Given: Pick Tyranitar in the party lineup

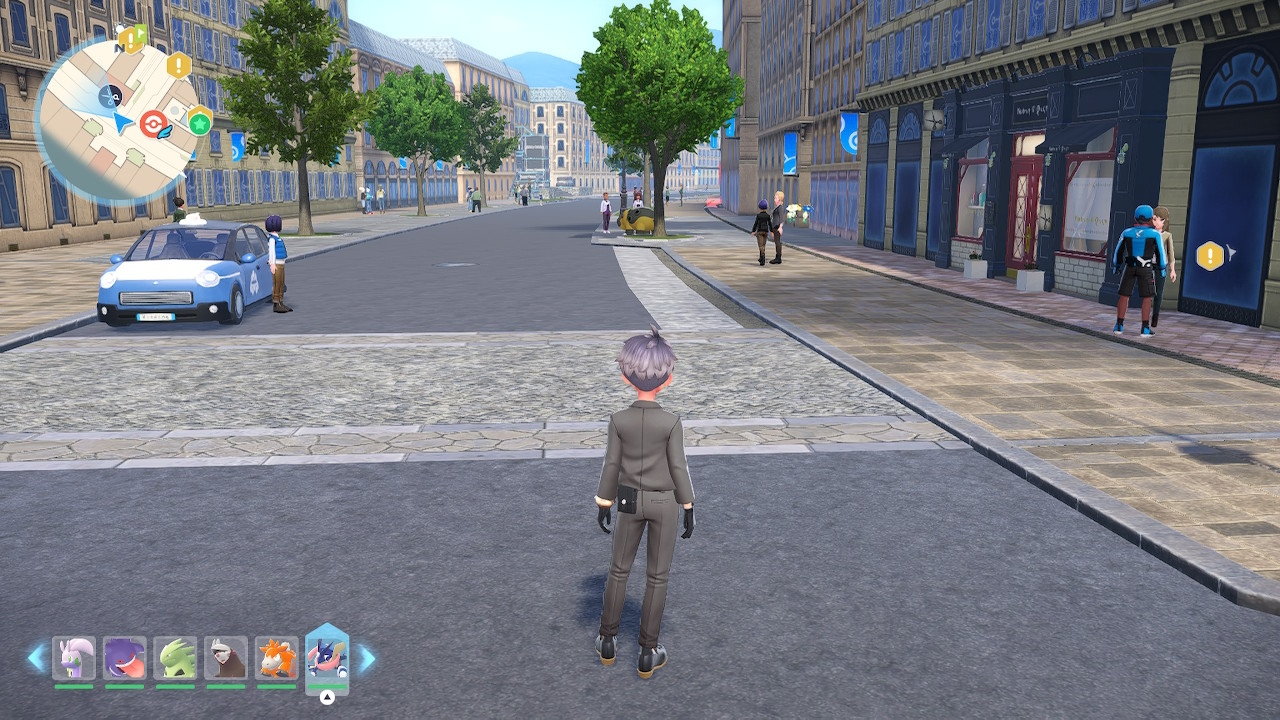Looking at the screenshot, I should (x=175, y=658).
